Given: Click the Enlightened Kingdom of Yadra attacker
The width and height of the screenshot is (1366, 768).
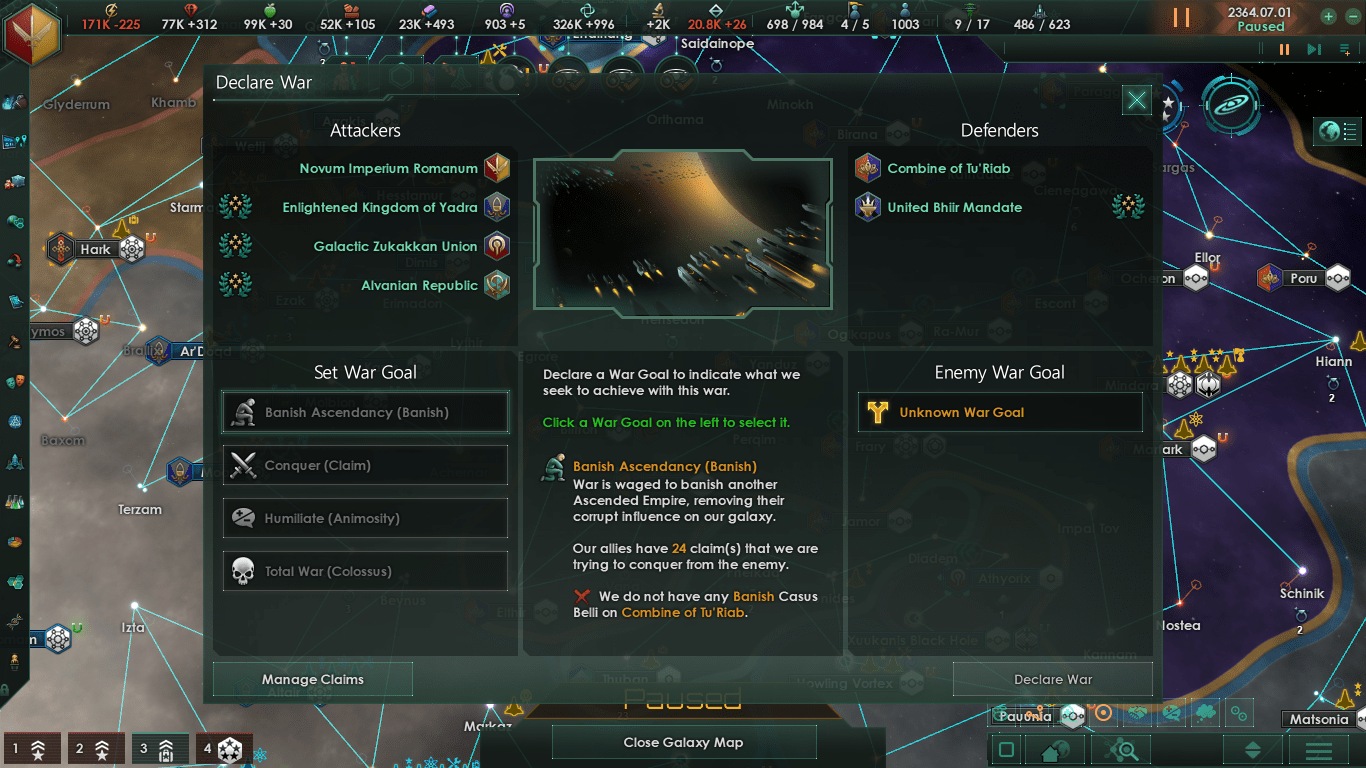Looking at the screenshot, I should [380, 208].
